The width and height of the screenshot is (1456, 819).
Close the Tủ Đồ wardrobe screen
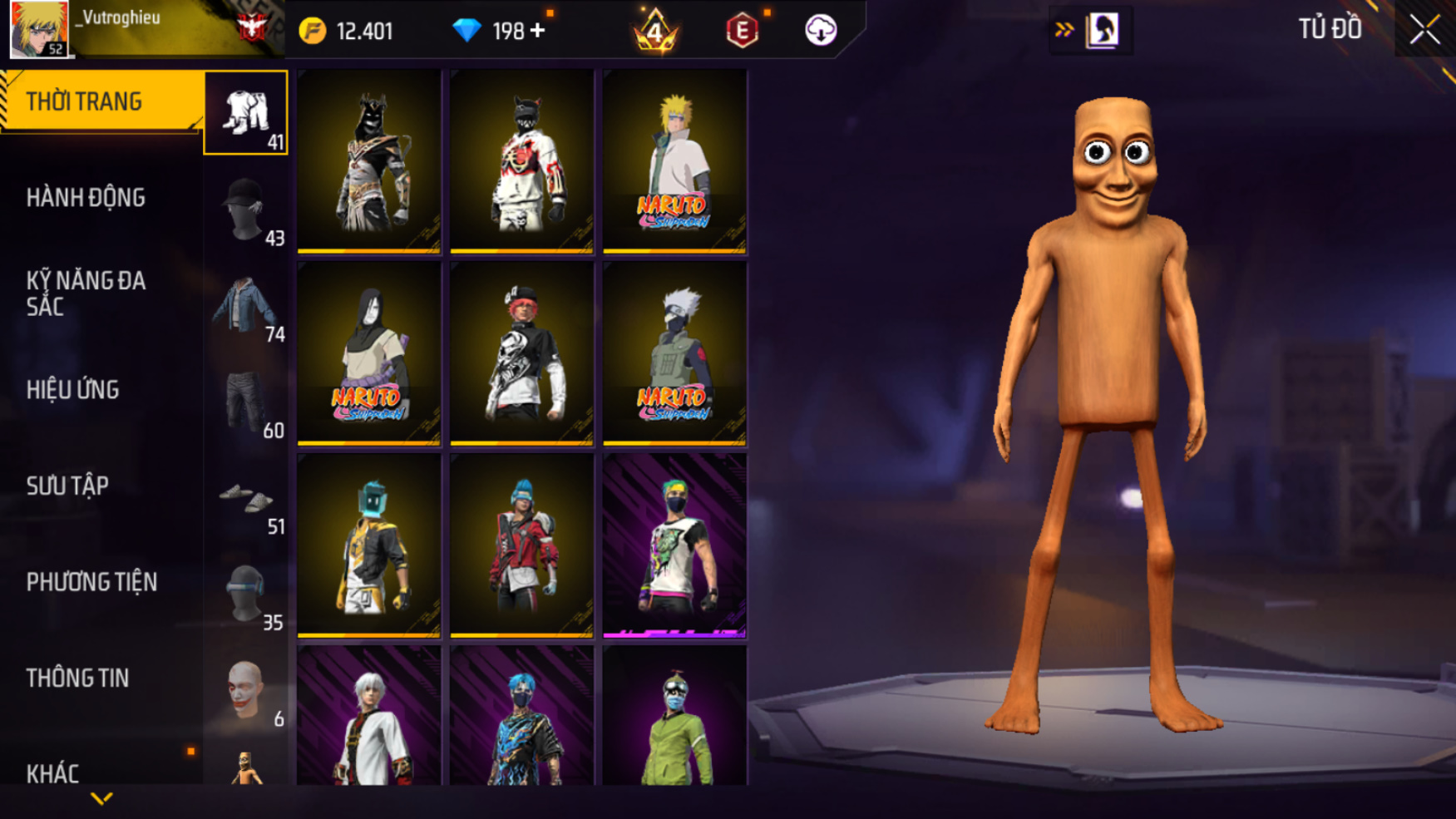tap(1424, 31)
